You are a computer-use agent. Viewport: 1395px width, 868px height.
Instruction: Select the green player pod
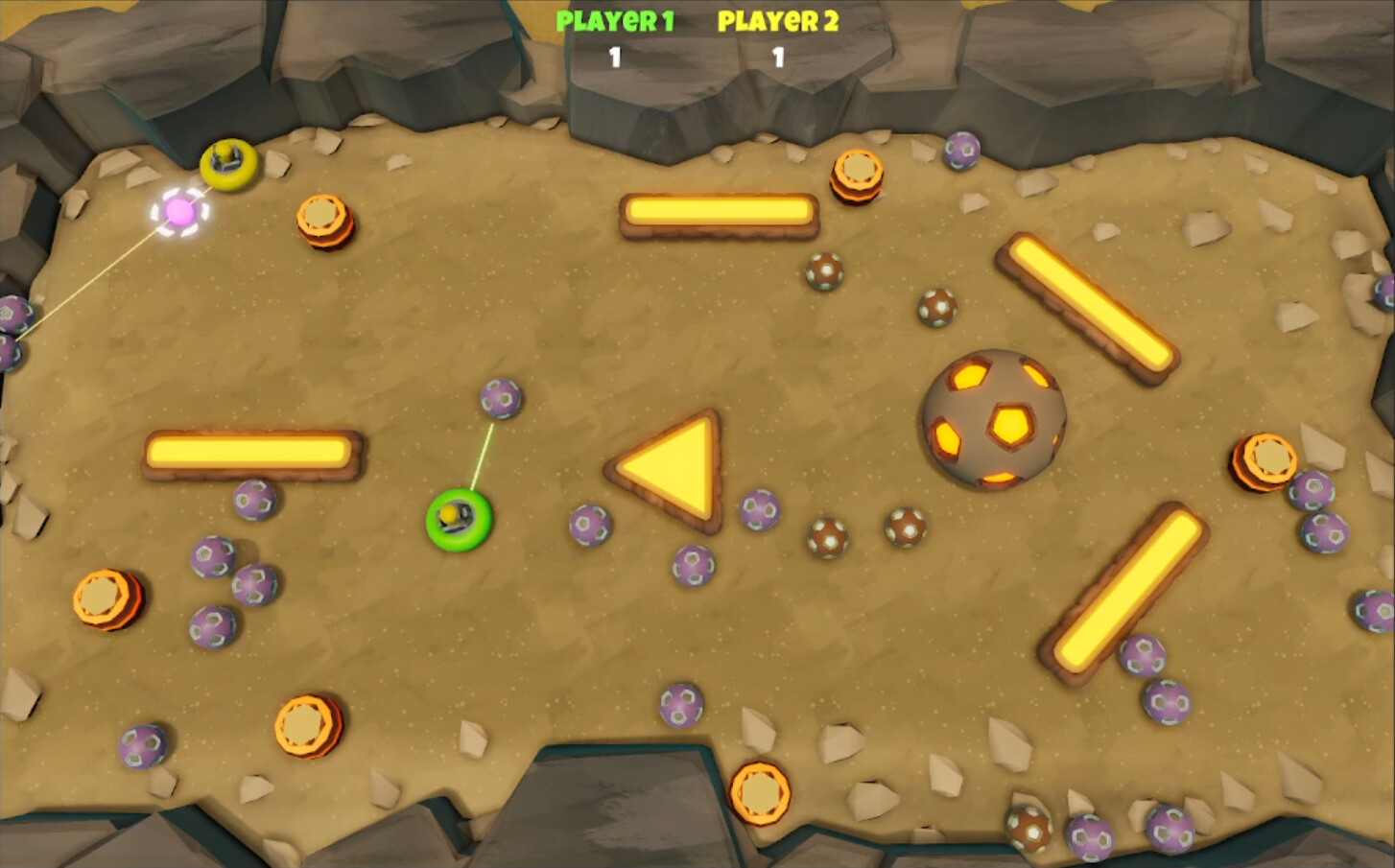pyautogui.click(x=461, y=518)
